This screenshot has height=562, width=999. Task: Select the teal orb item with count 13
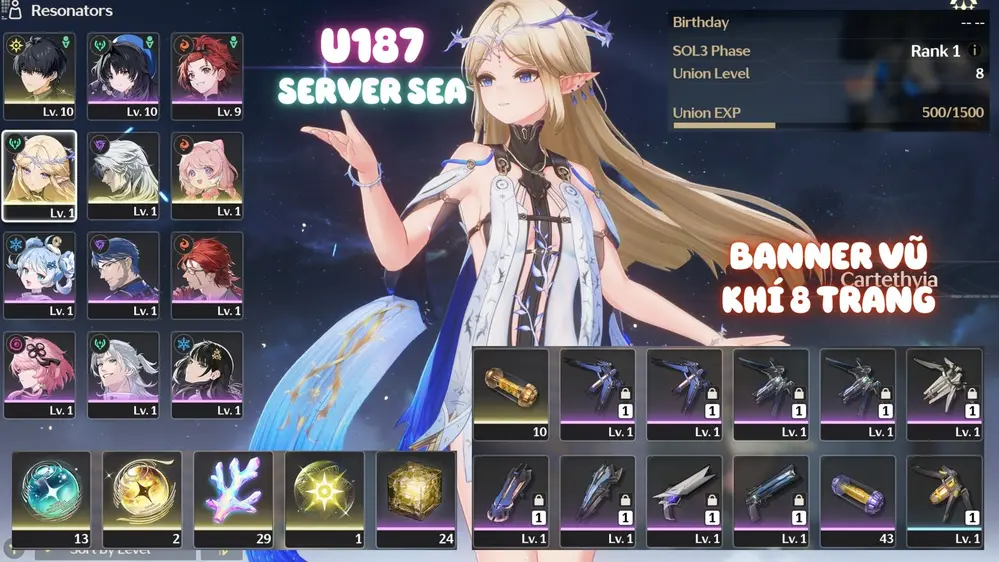point(51,498)
